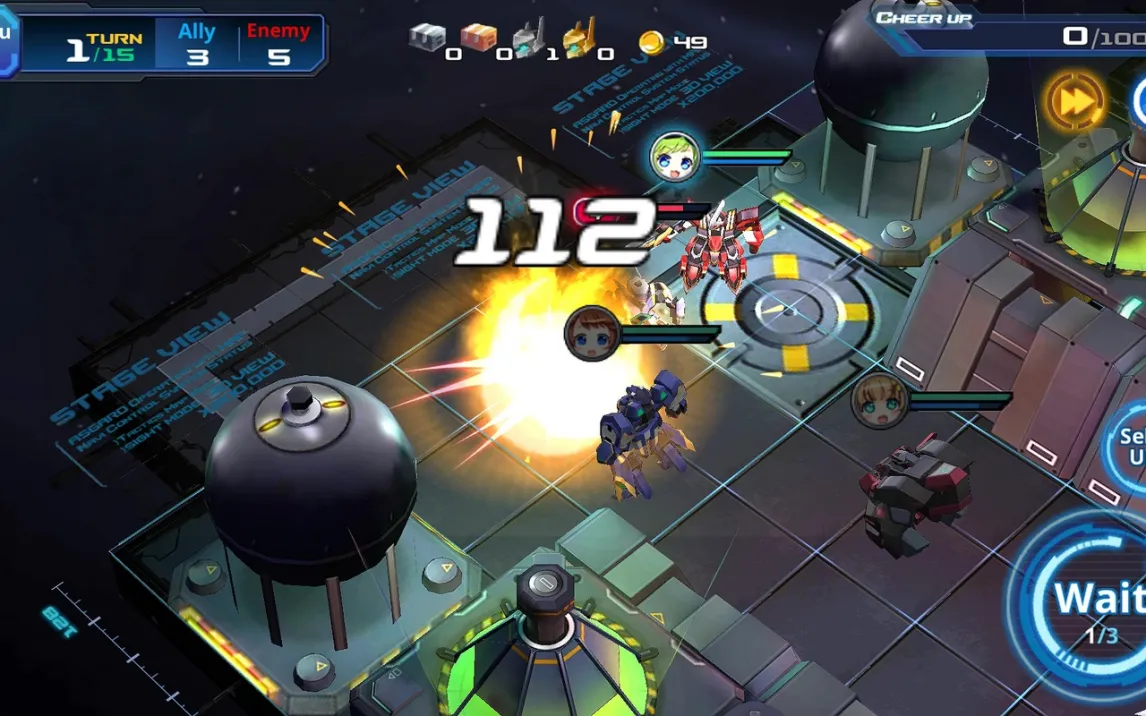The width and height of the screenshot is (1146, 716).
Task: Activate the orange fast-forward button
Action: tap(1075, 101)
